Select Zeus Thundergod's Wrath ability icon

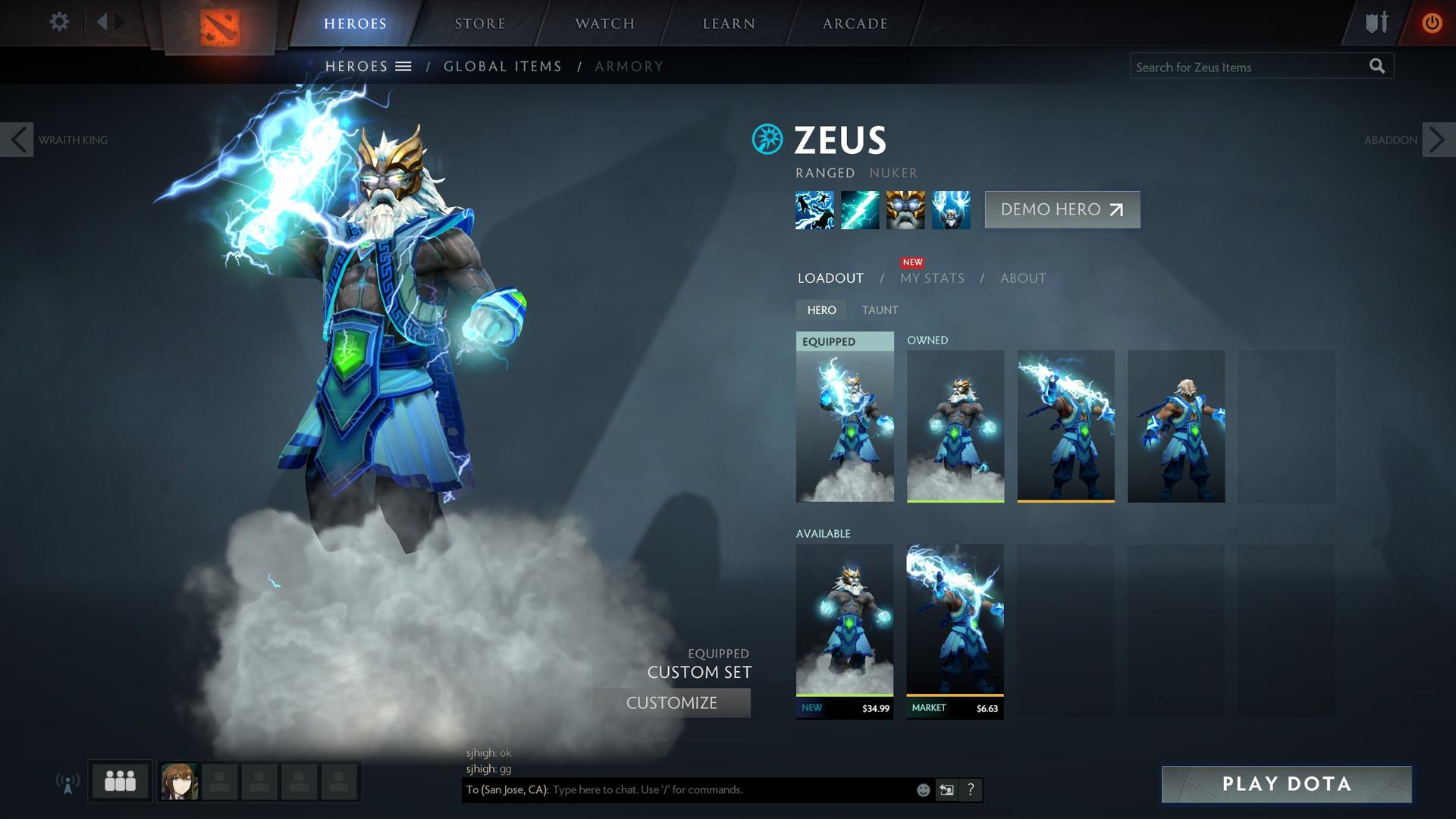point(951,210)
